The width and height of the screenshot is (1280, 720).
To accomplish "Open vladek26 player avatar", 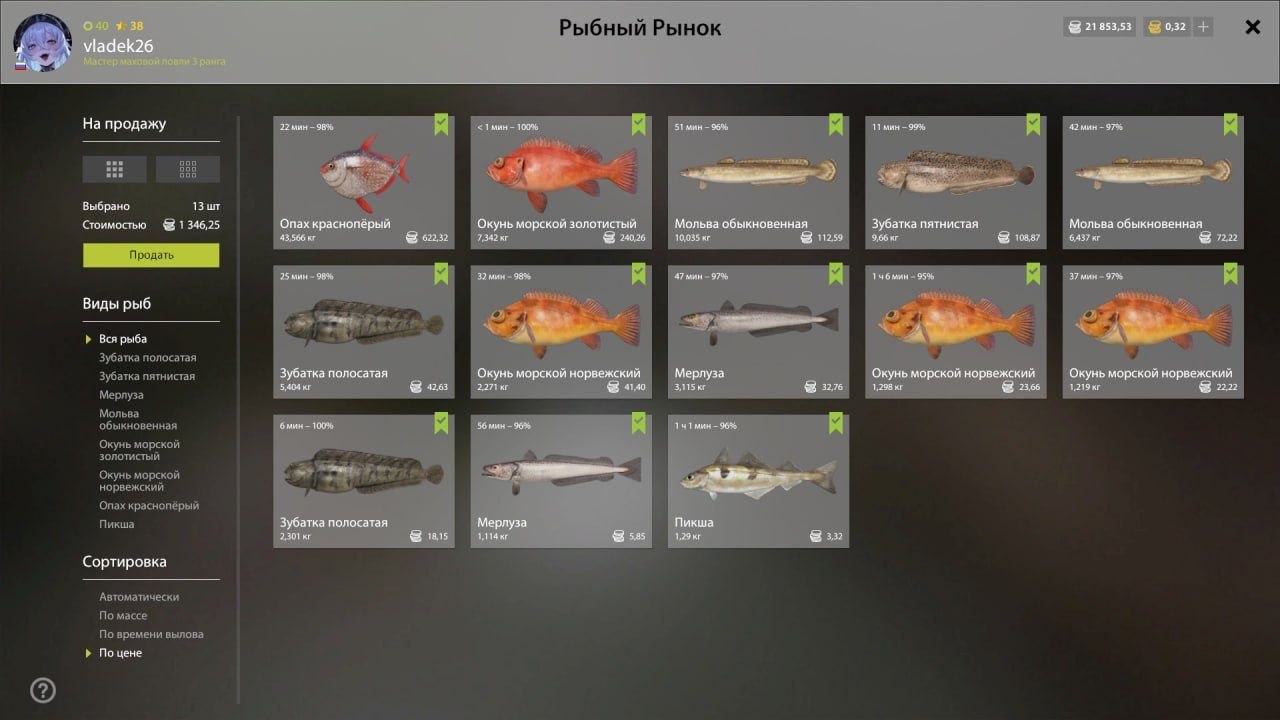I will coord(42,43).
